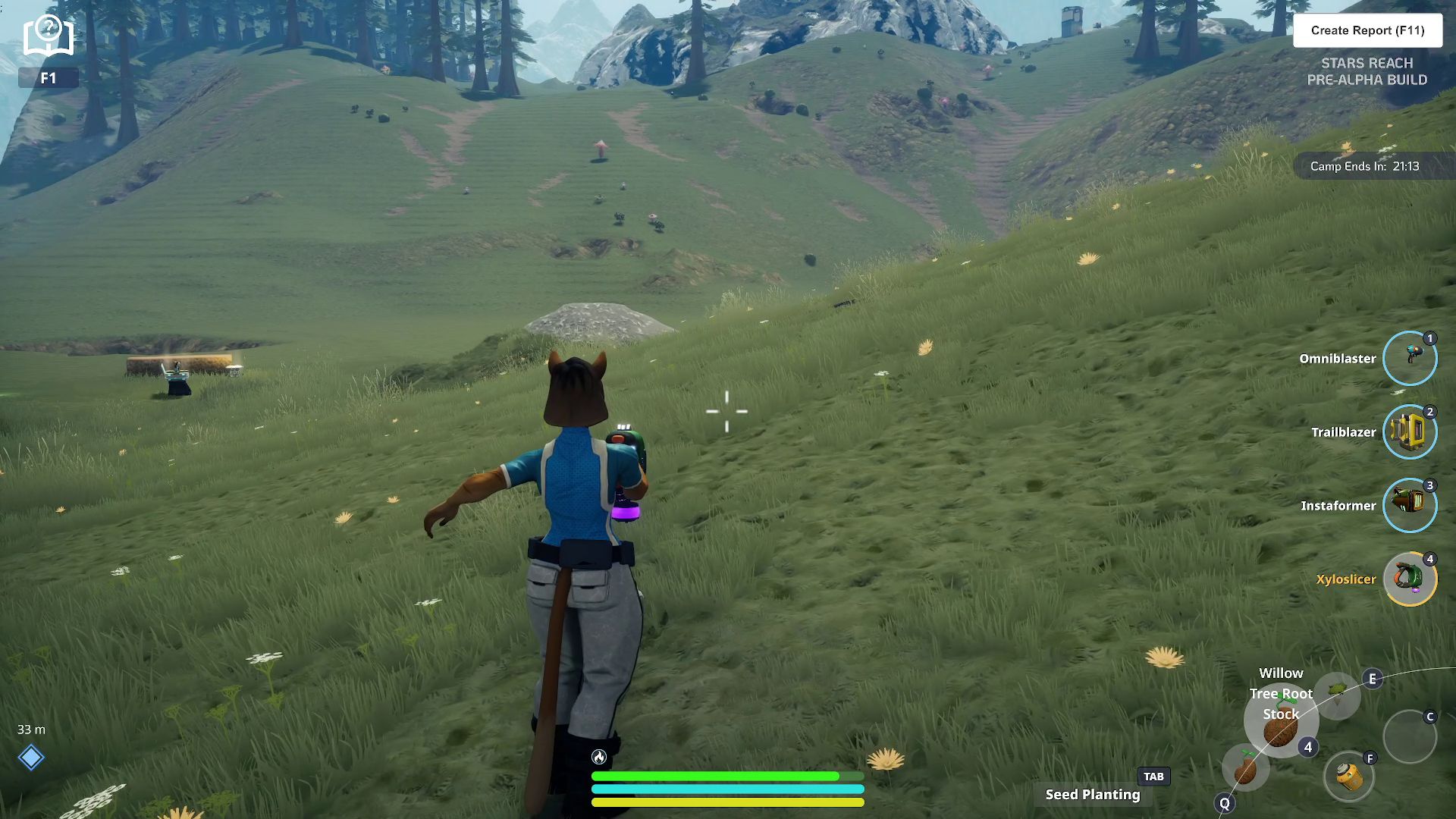Pick the small sprouting seed slot

(x=1245, y=768)
